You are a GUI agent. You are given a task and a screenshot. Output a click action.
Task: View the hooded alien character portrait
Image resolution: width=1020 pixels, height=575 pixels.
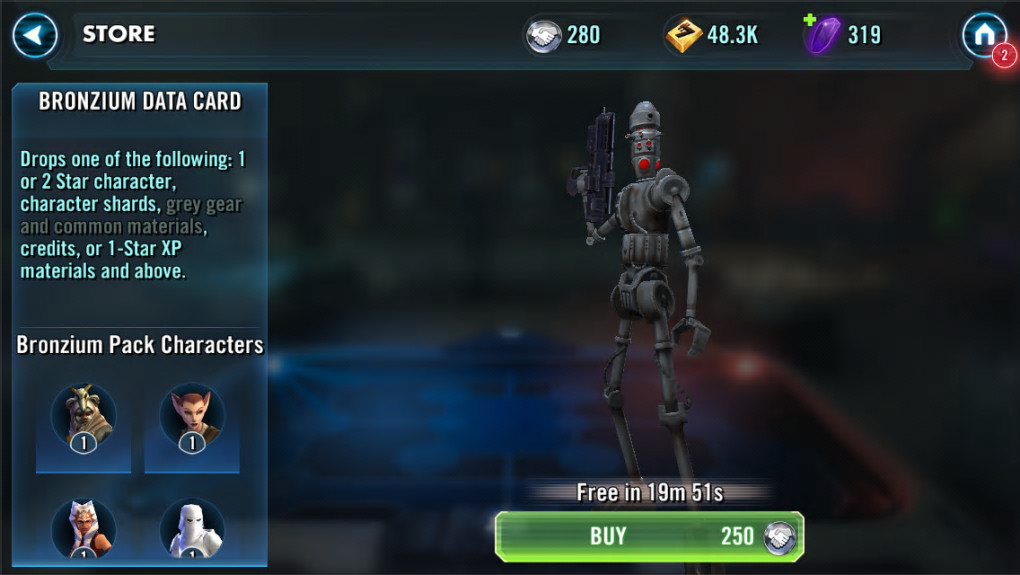click(x=84, y=417)
